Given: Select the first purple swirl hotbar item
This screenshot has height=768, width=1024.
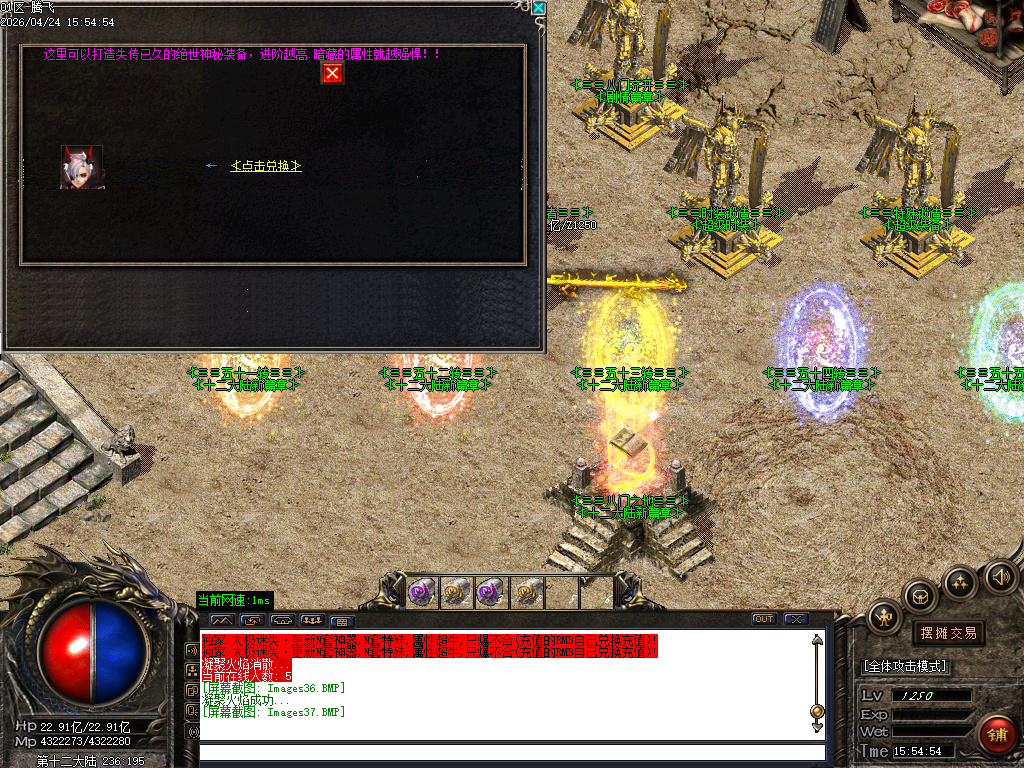Looking at the screenshot, I should point(422,592).
